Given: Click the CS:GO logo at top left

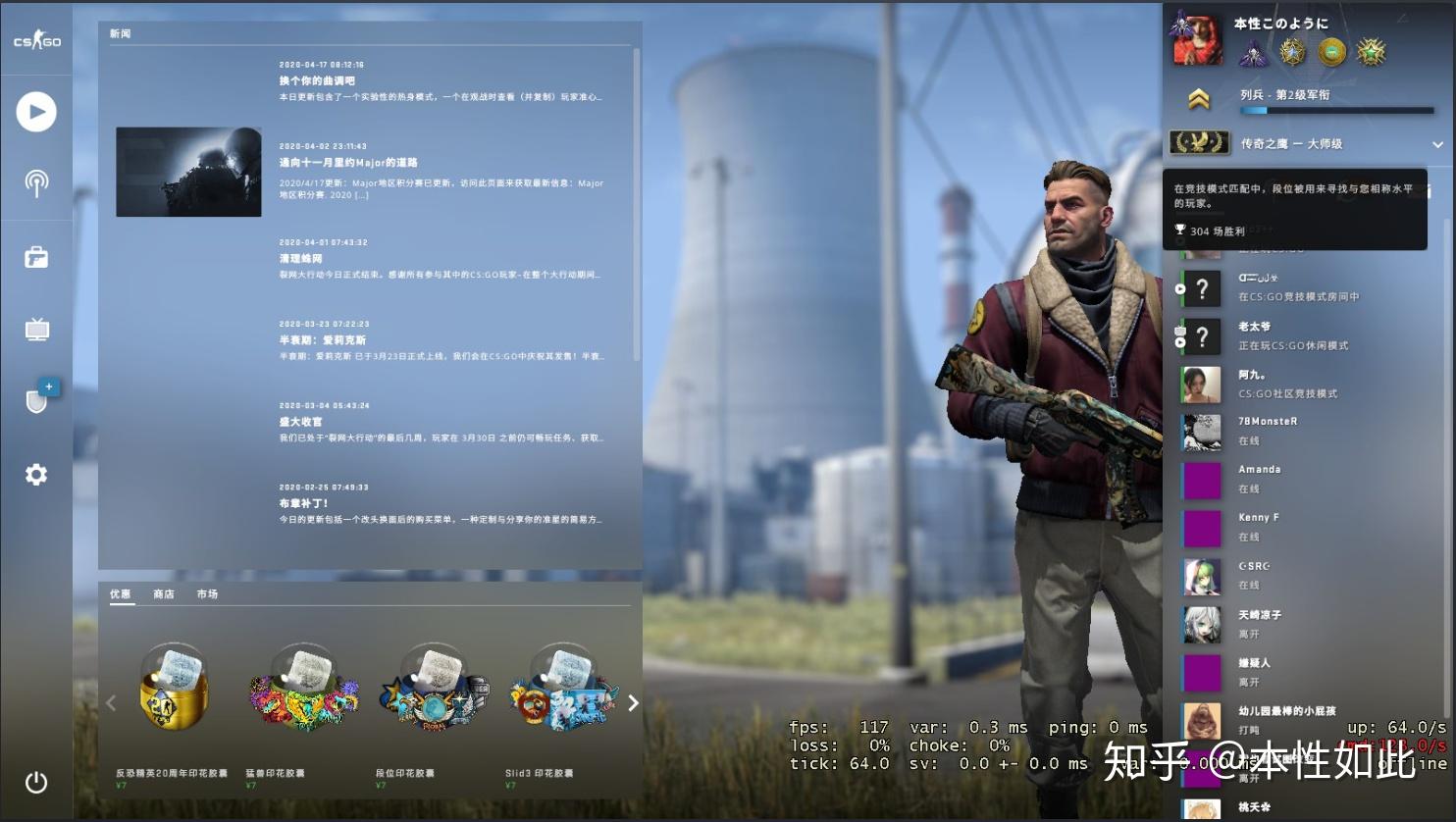Looking at the screenshot, I should point(36,40).
